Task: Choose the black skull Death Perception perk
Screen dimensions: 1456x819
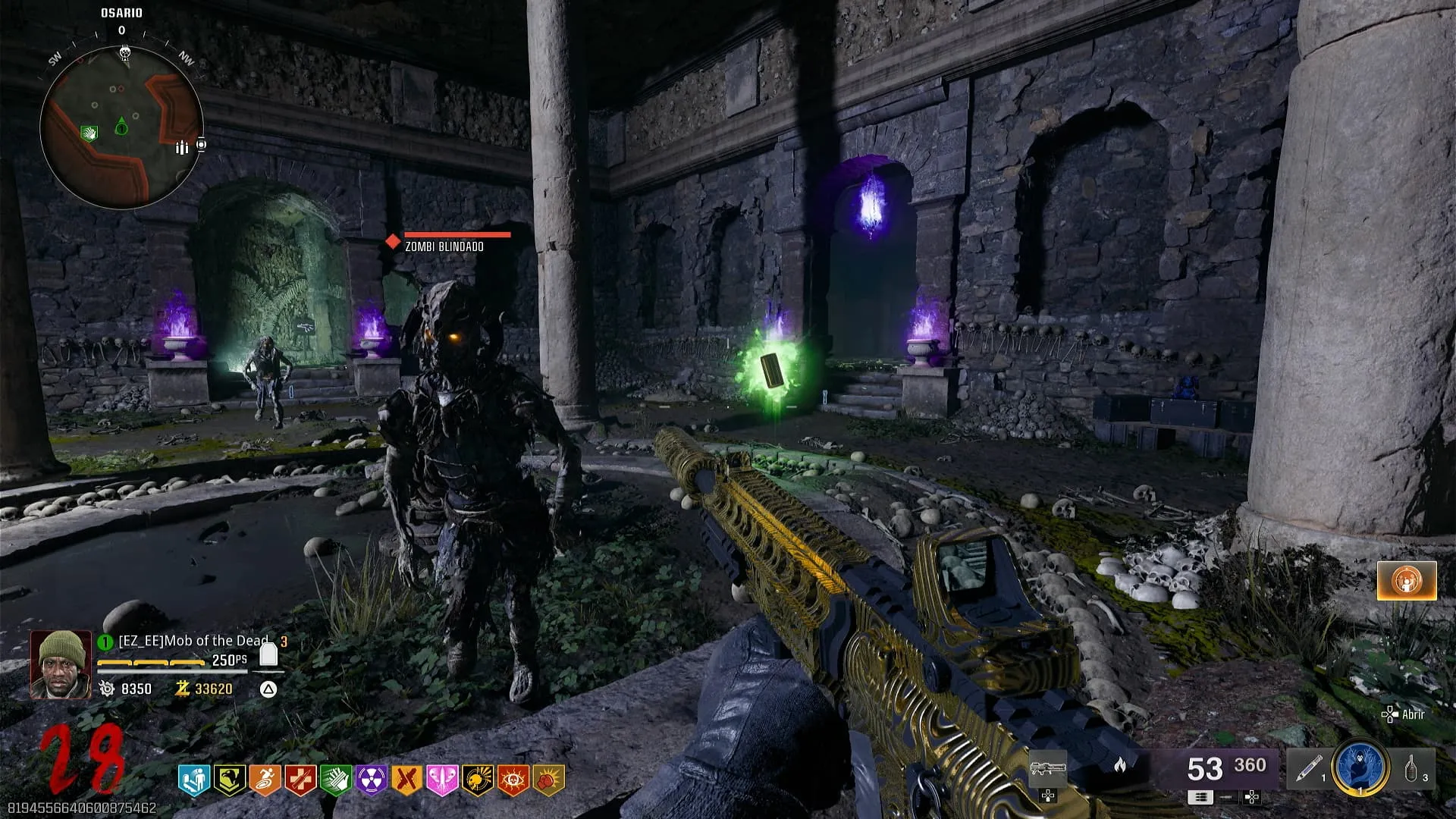Action: [x=478, y=780]
